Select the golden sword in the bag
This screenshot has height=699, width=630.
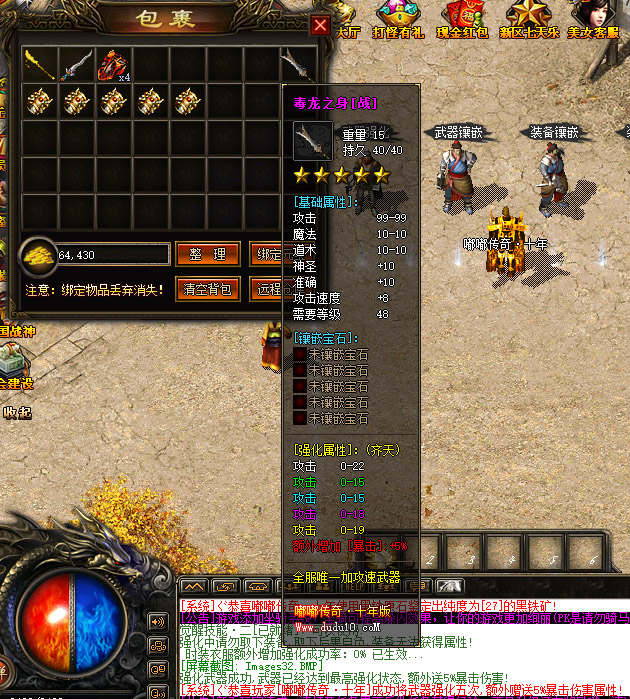[39, 66]
